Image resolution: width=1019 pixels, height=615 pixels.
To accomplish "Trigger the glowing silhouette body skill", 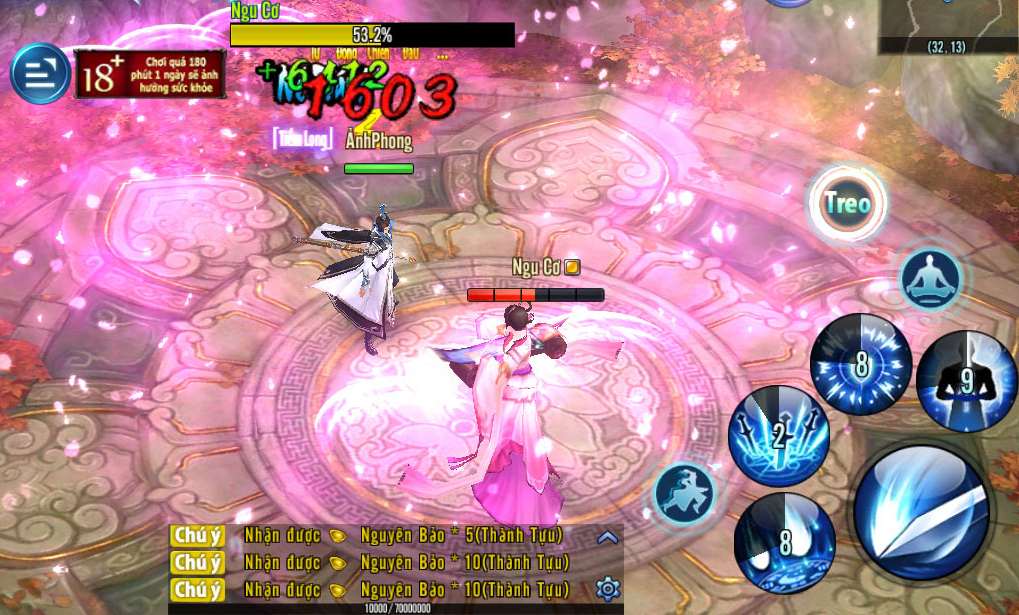I will coord(966,380).
